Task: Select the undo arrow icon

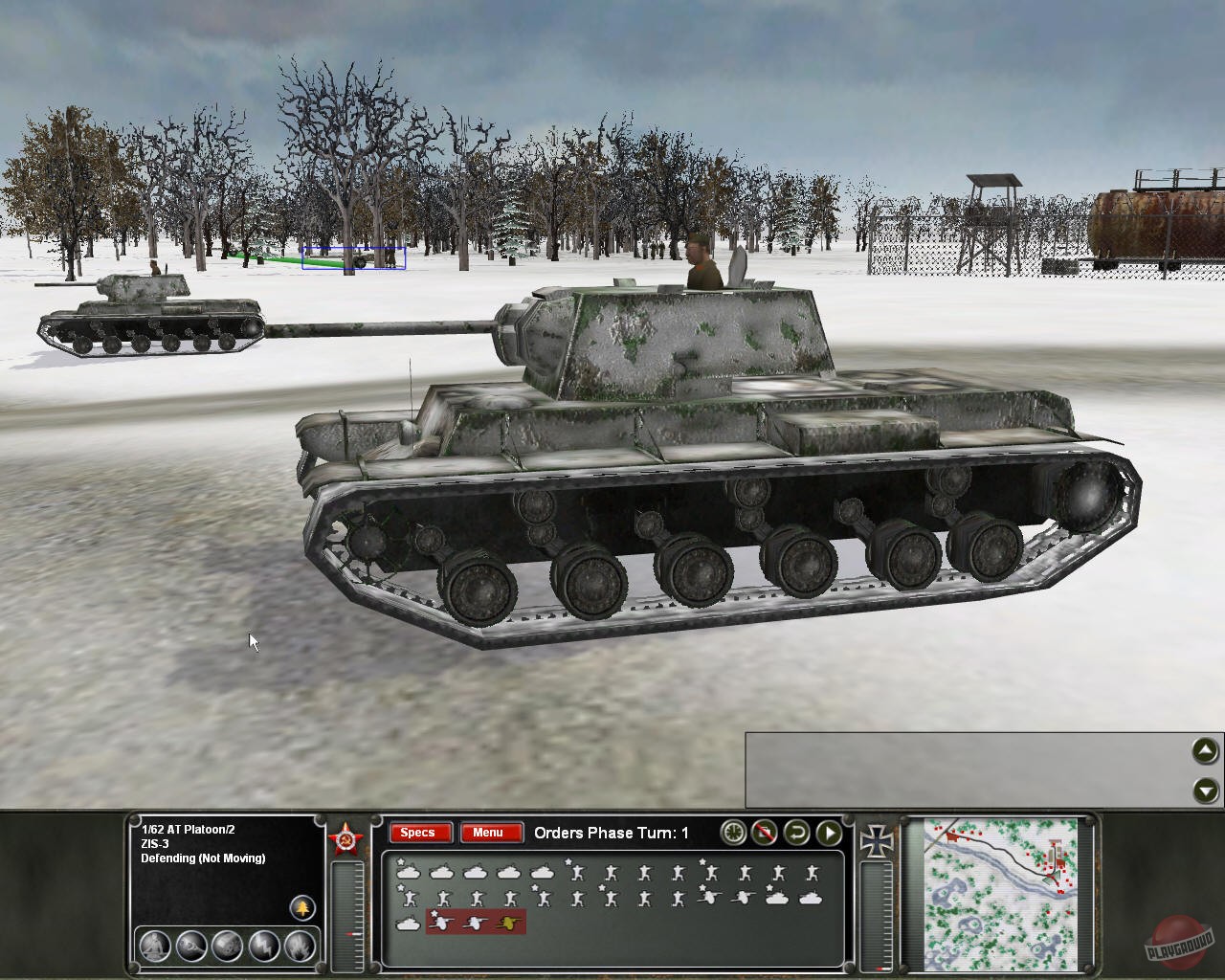Action: click(x=796, y=833)
